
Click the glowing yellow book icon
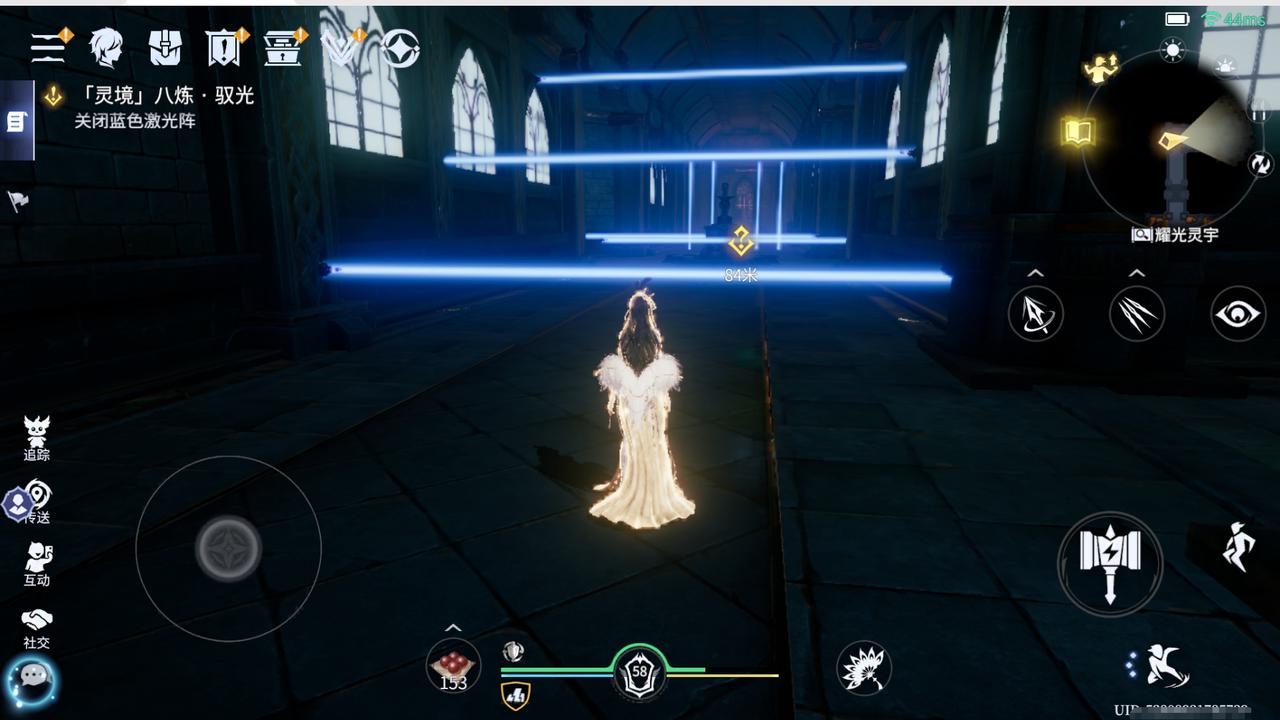(1078, 132)
